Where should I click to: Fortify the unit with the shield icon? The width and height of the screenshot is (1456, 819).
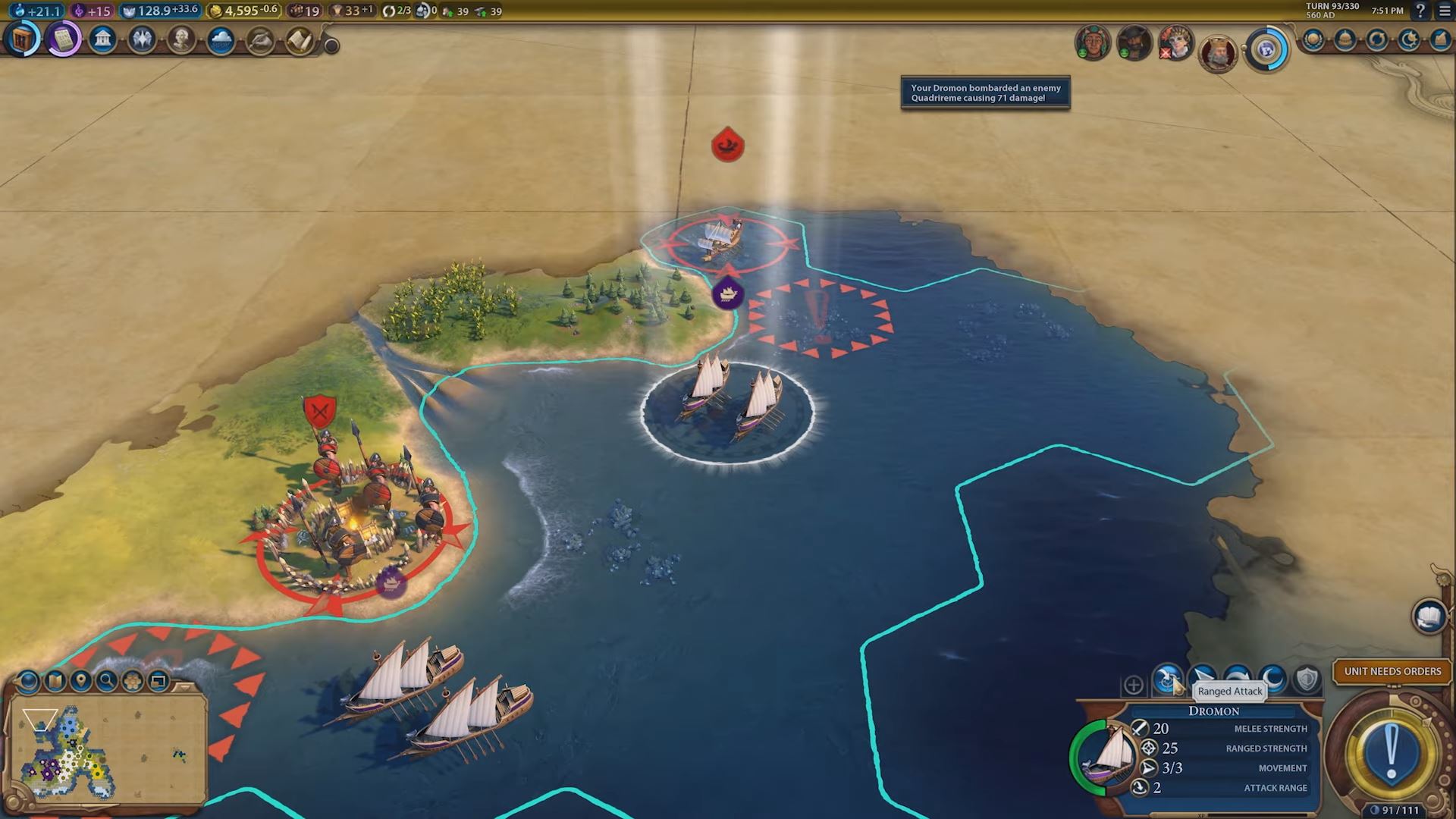point(1306,679)
